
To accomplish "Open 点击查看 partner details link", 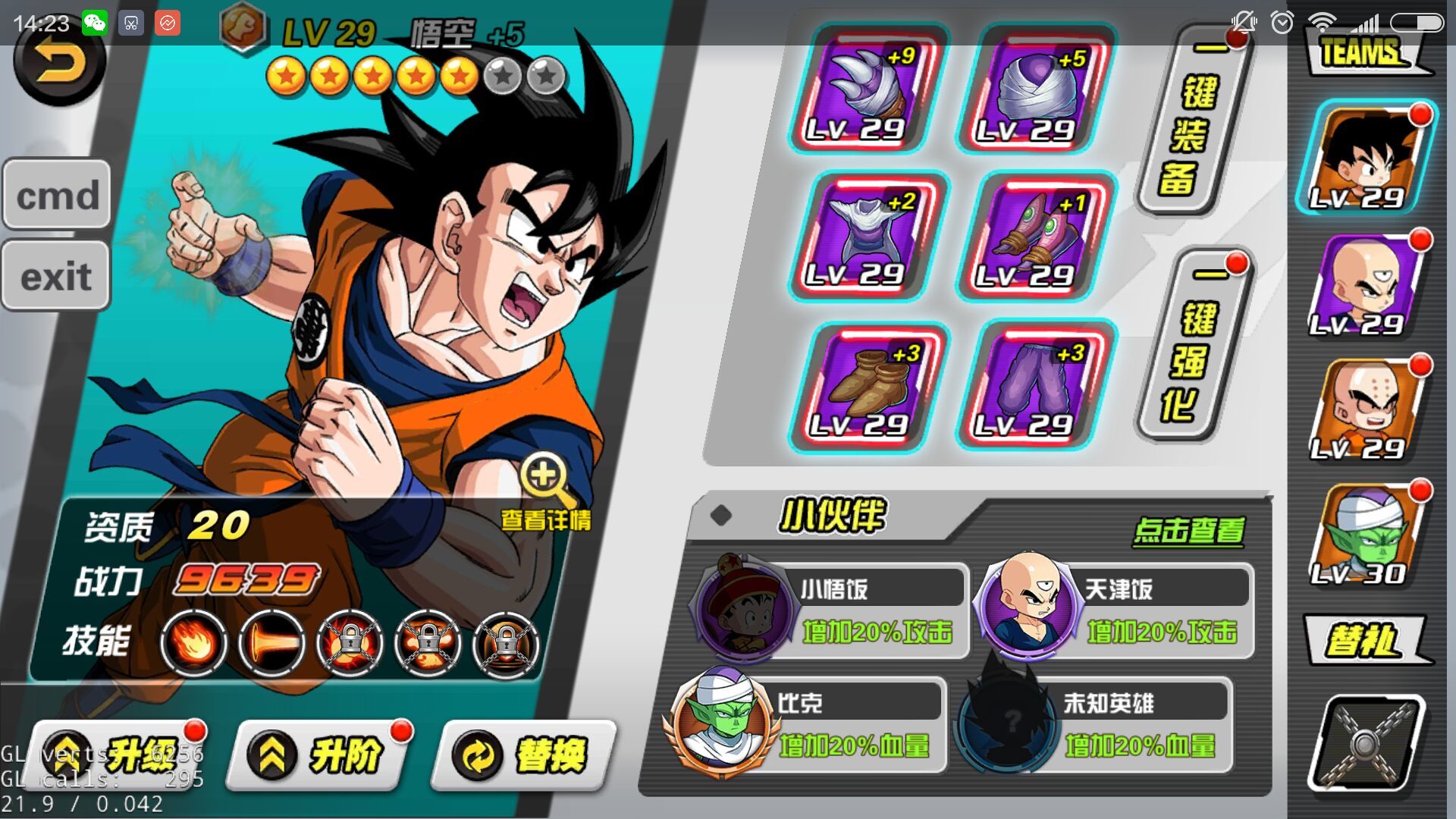I will (1188, 531).
